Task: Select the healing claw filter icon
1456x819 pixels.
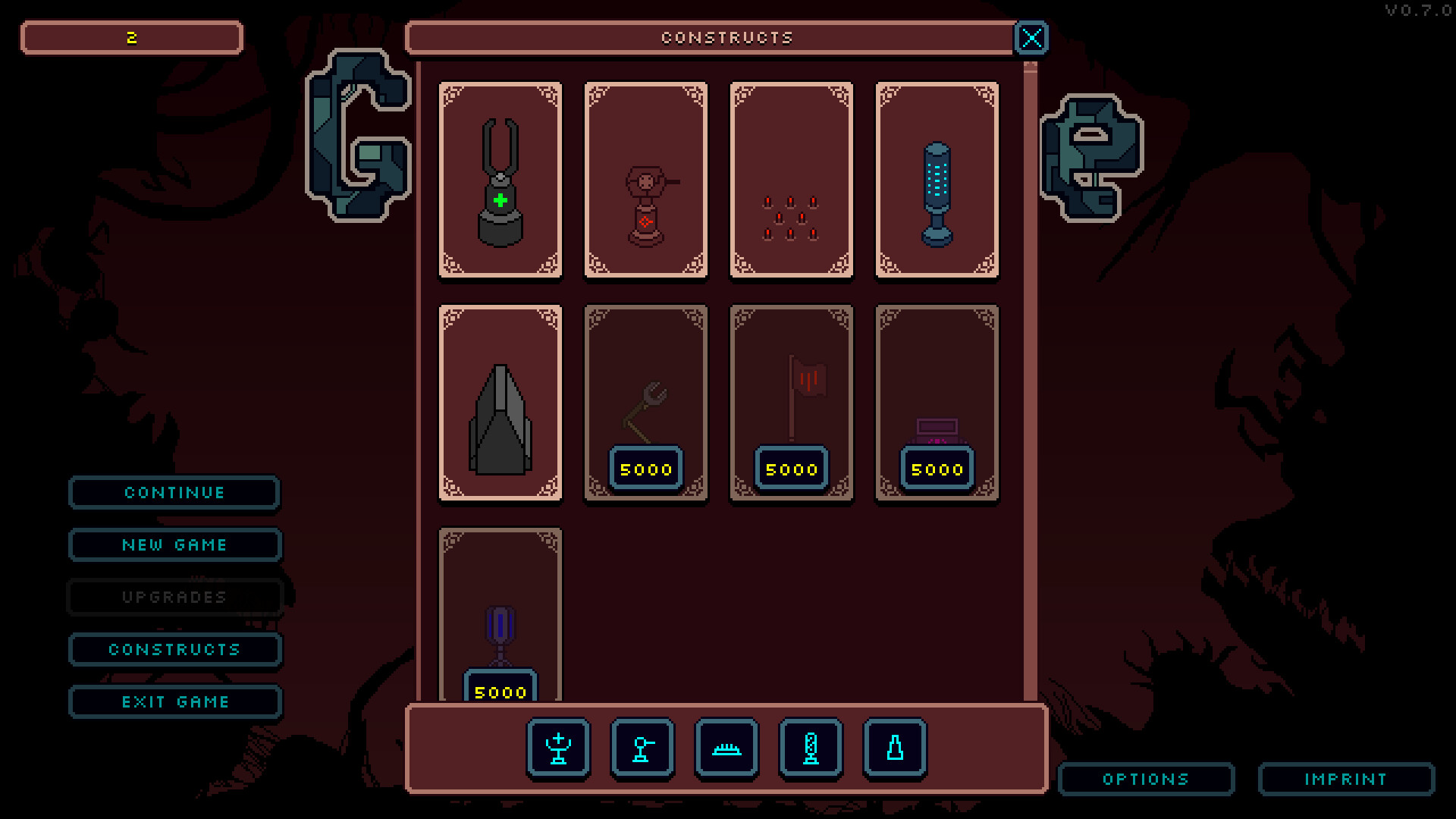Action: [x=557, y=748]
